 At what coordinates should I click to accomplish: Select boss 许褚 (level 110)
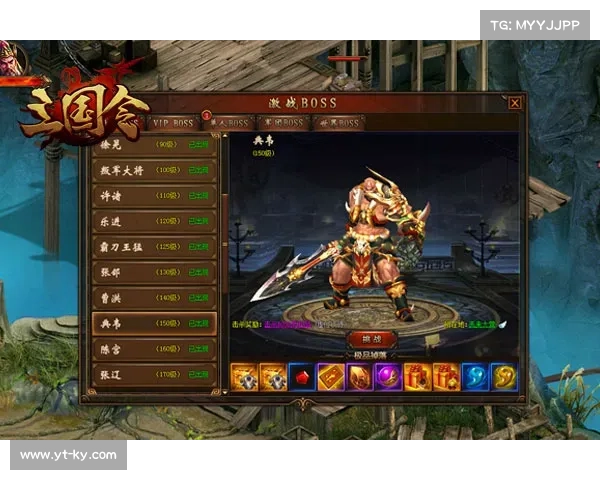[154, 196]
